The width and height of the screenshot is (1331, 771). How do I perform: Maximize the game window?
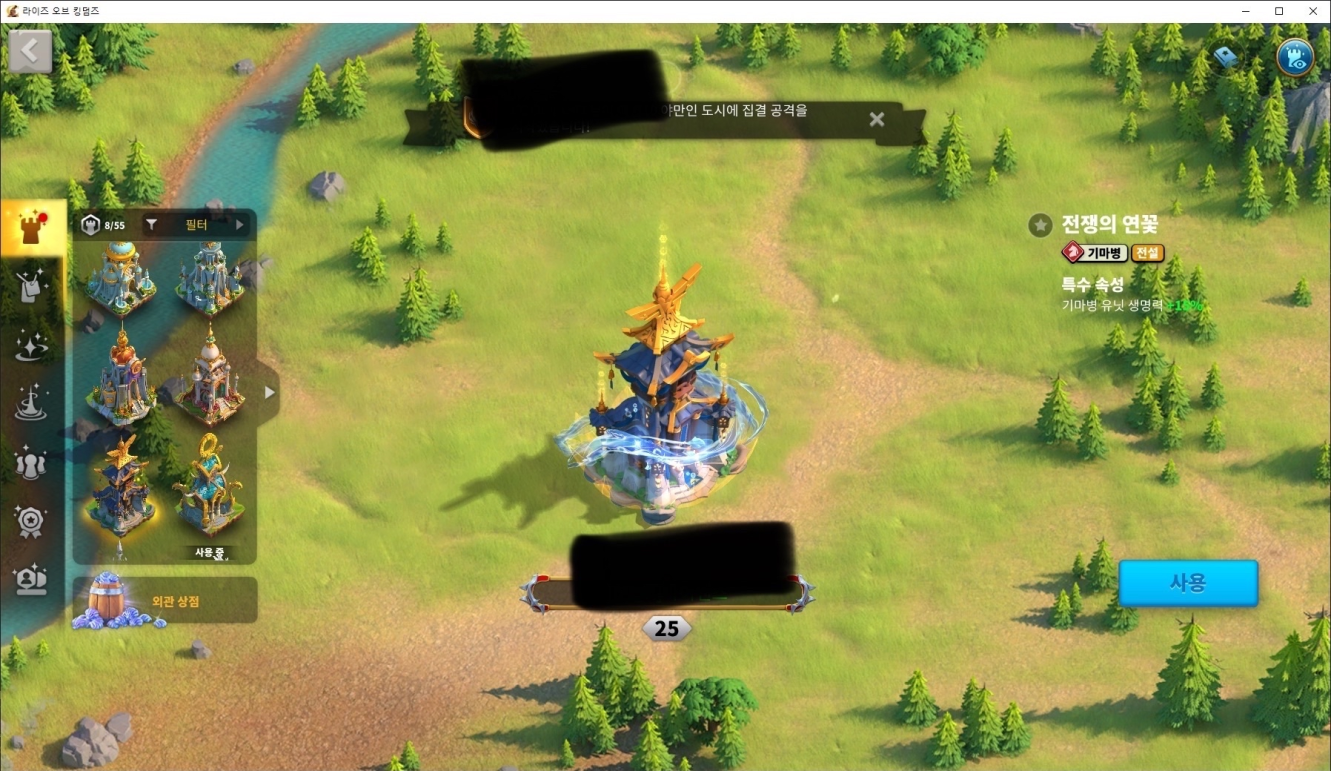click(1278, 11)
